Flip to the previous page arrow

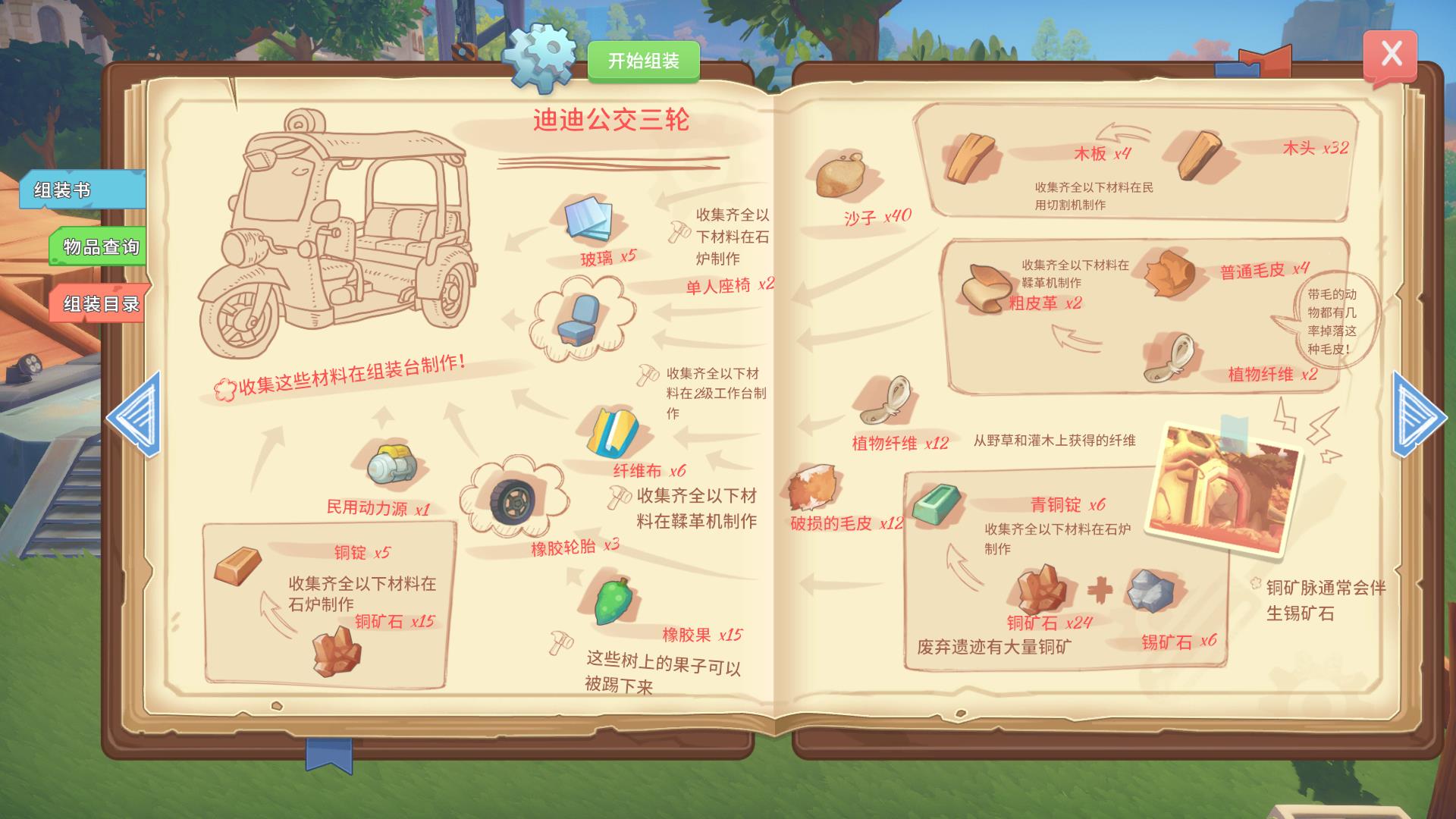coord(135,415)
